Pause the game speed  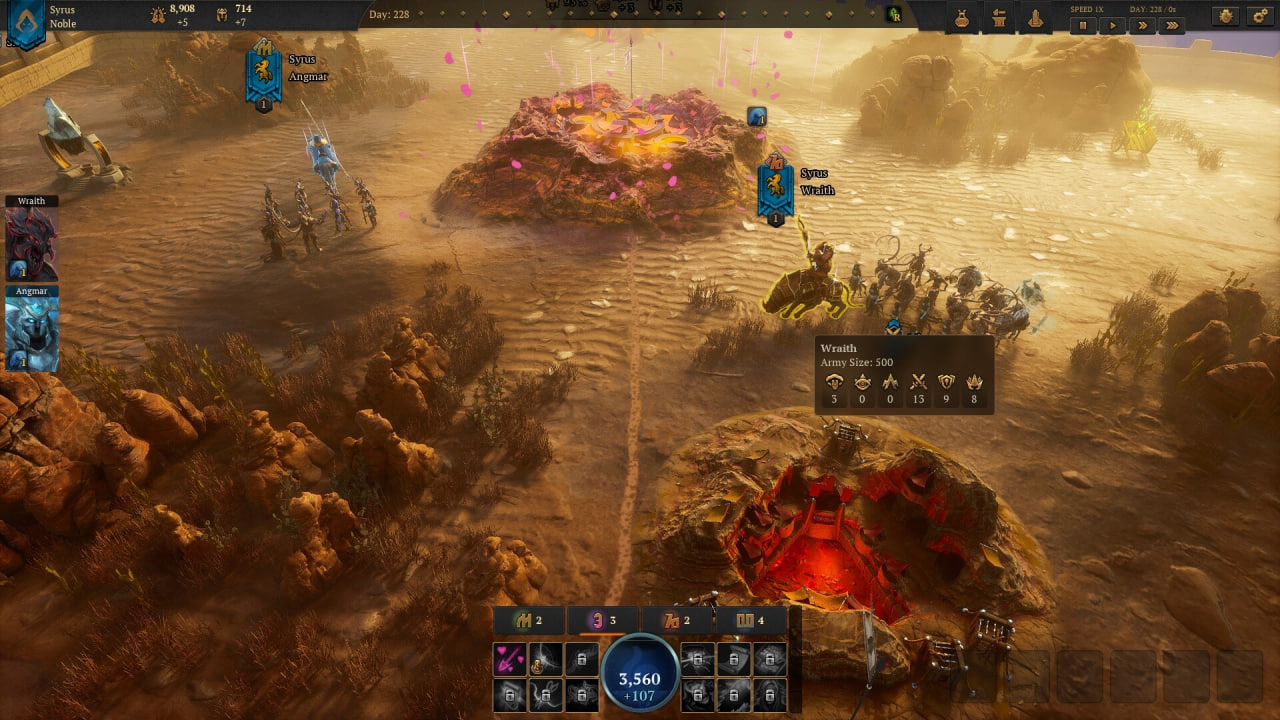click(x=1083, y=26)
